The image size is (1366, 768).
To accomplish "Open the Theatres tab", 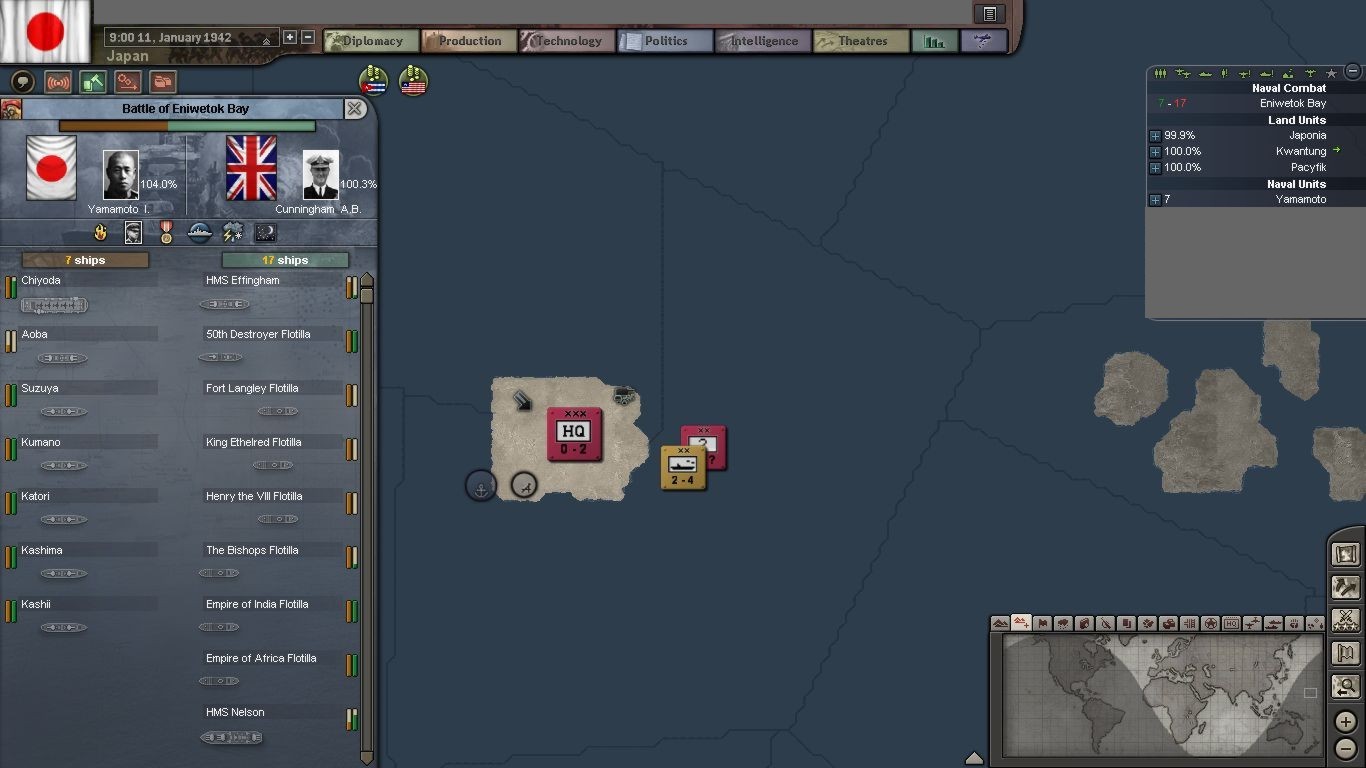I will tap(861, 41).
